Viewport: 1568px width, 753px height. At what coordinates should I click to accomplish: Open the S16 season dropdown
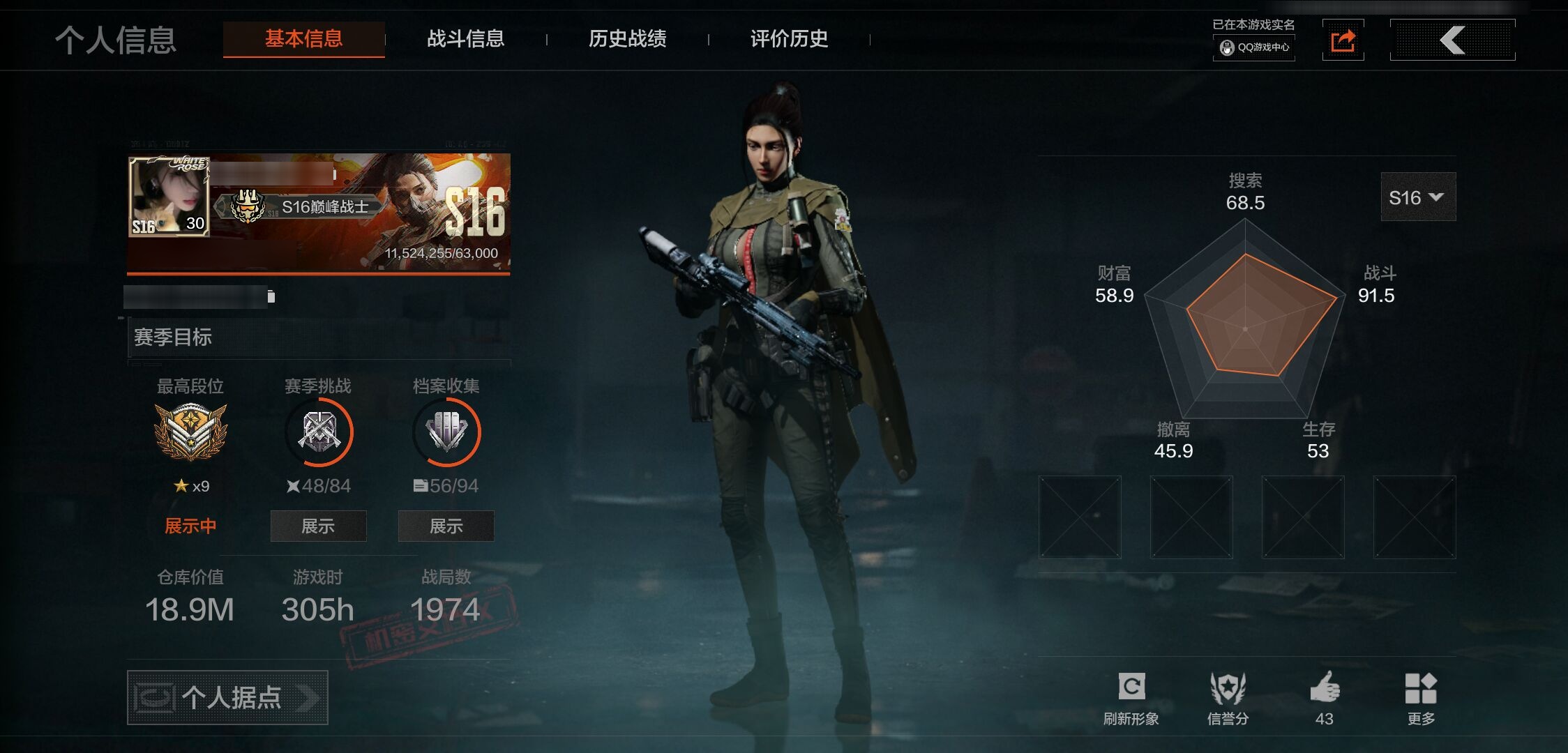(x=1417, y=197)
